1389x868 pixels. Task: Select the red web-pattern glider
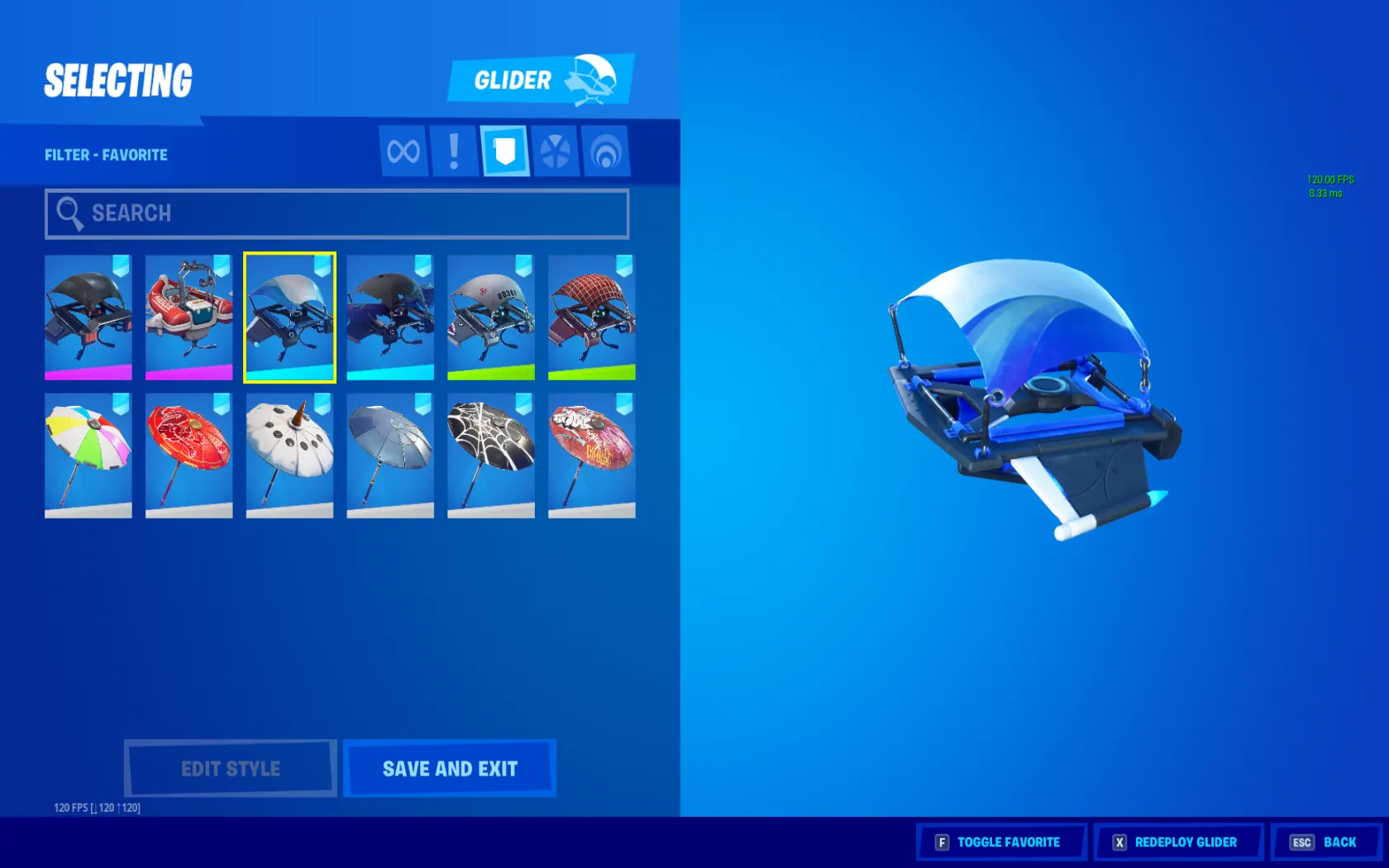tap(592, 317)
